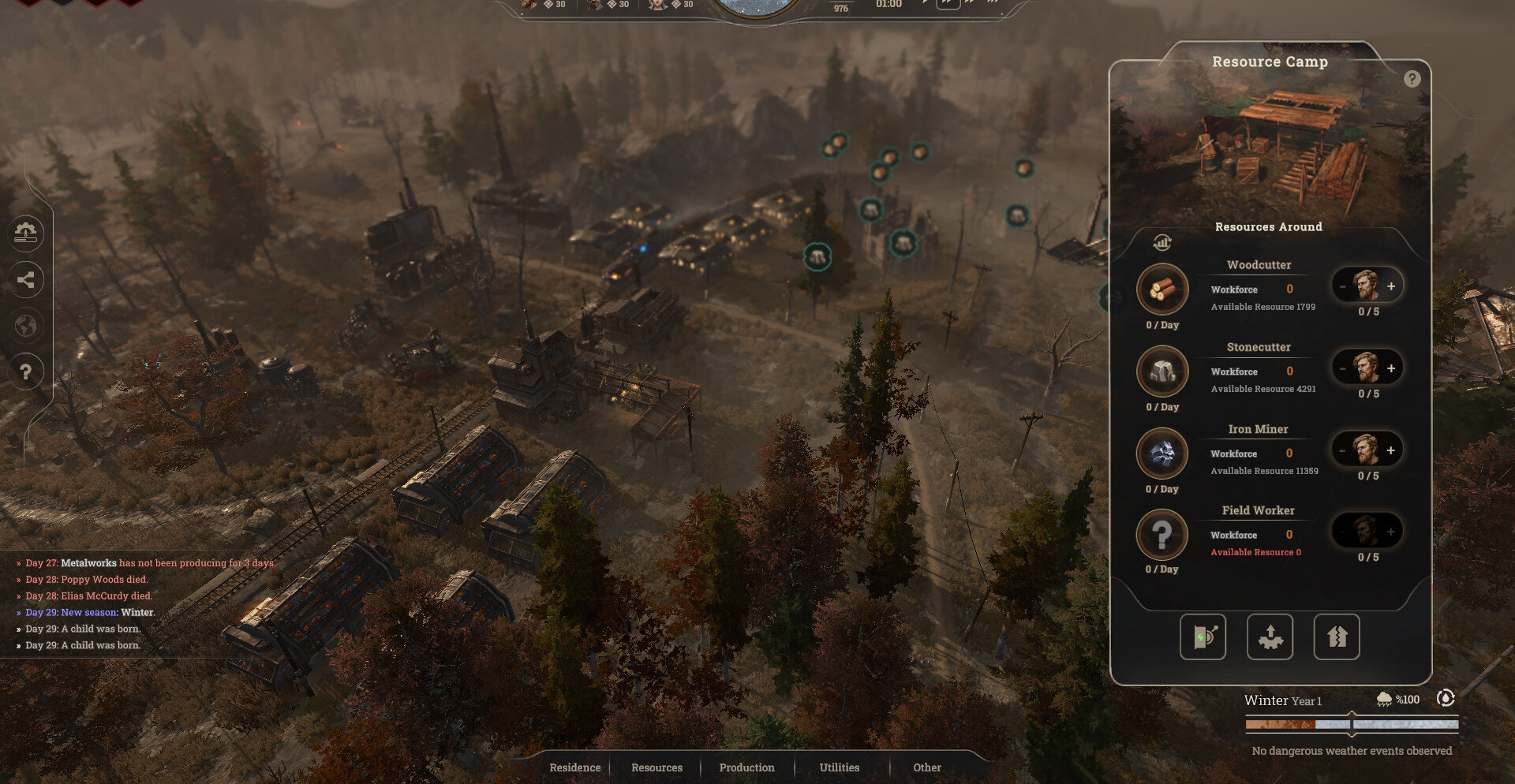The image size is (1515, 784).
Task: Open the resource statistics chart icon
Action: 1162,242
